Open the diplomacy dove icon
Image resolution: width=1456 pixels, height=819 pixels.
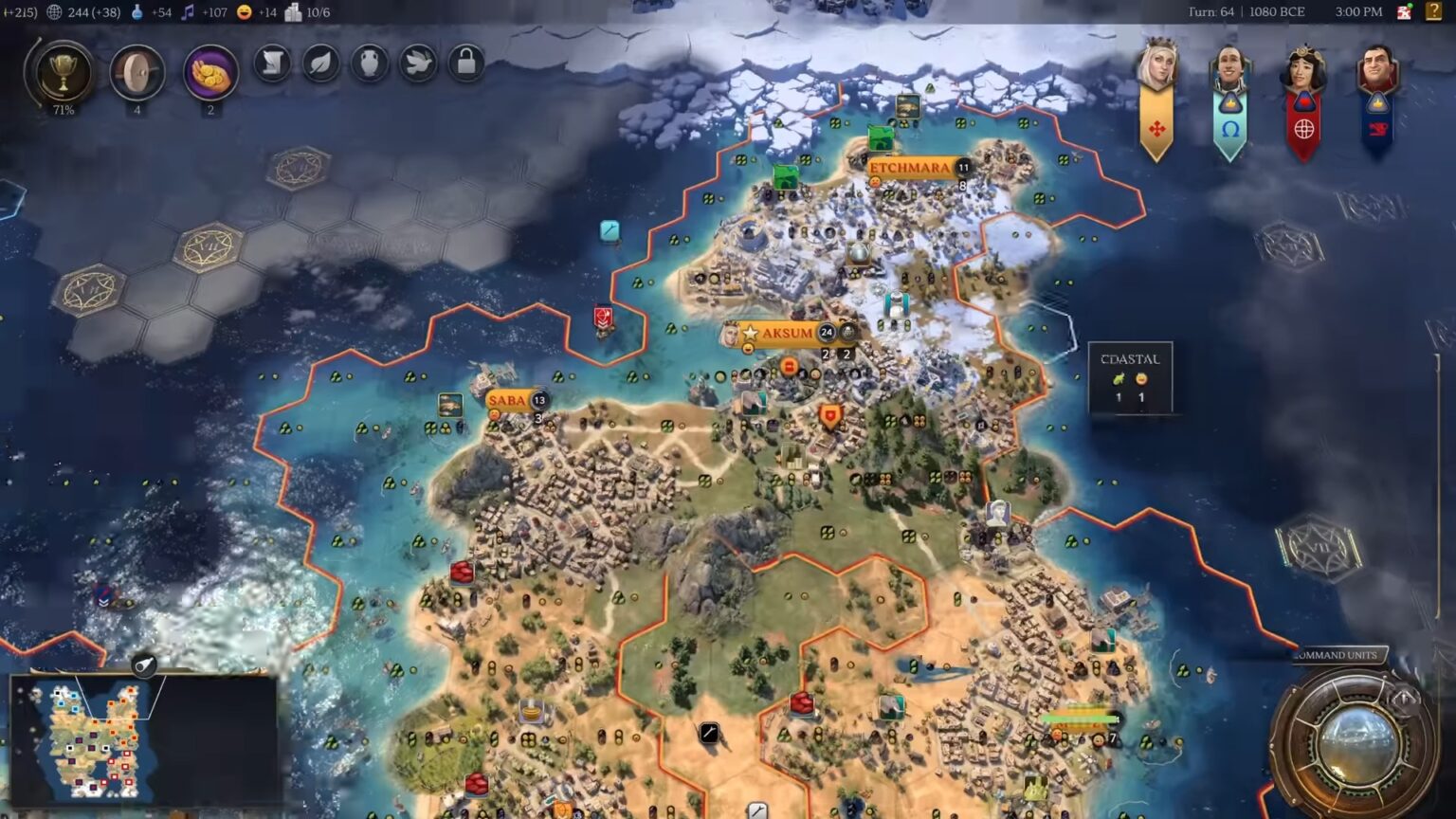click(420, 64)
